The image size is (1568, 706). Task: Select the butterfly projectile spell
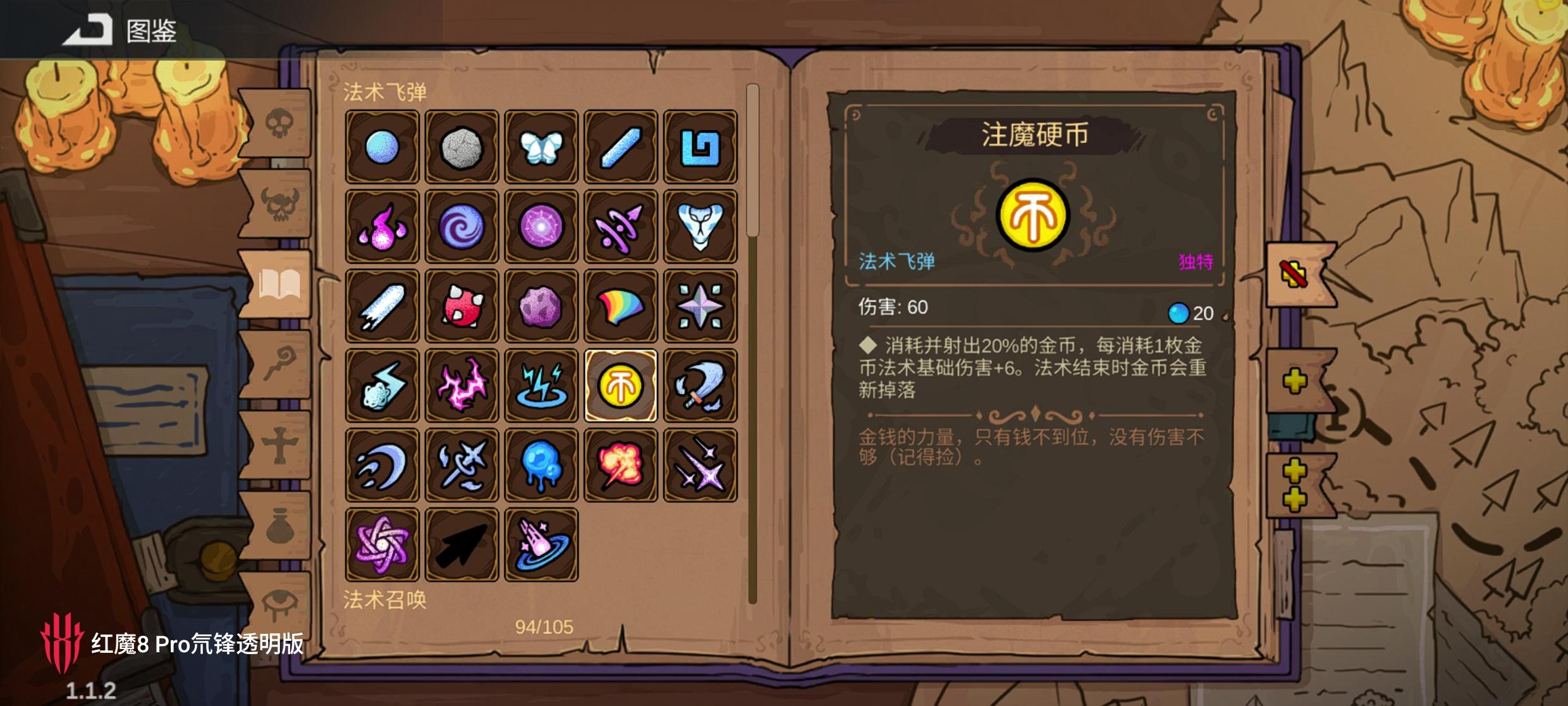click(542, 147)
